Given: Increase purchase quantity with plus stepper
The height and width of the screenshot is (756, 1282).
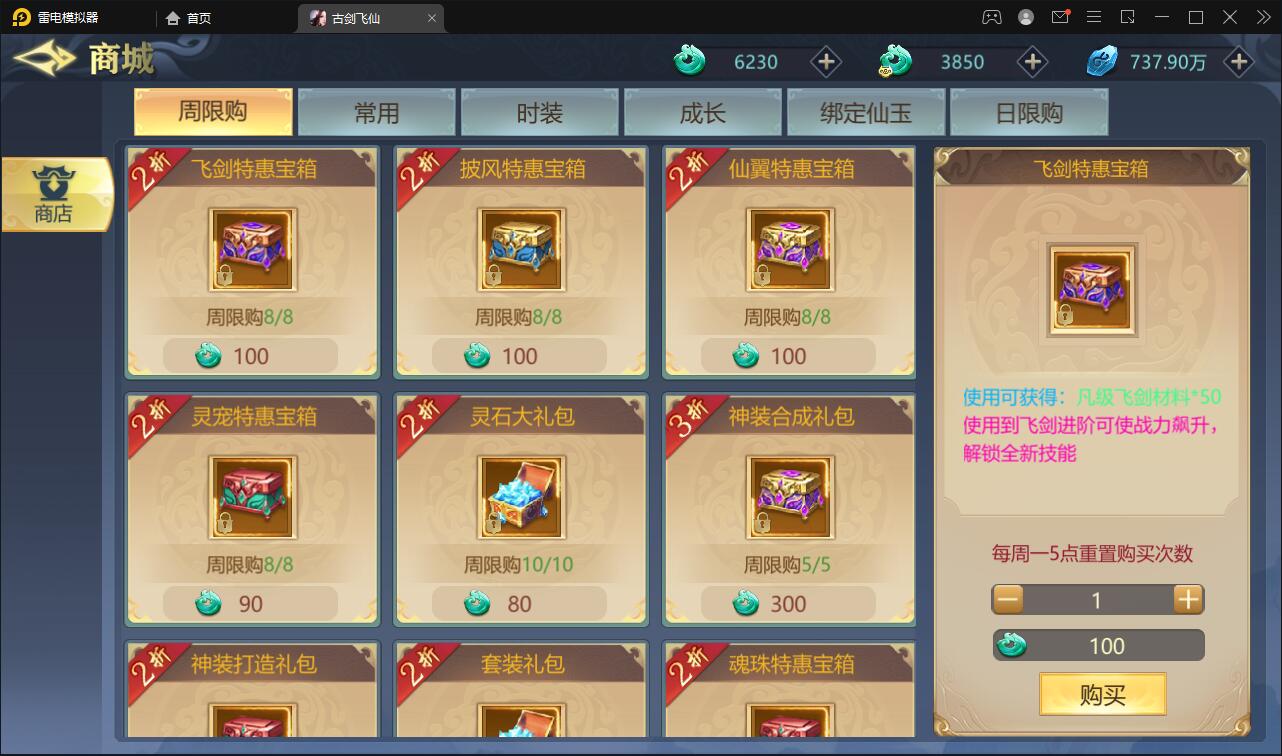Looking at the screenshot, I should pos(1188,599).
